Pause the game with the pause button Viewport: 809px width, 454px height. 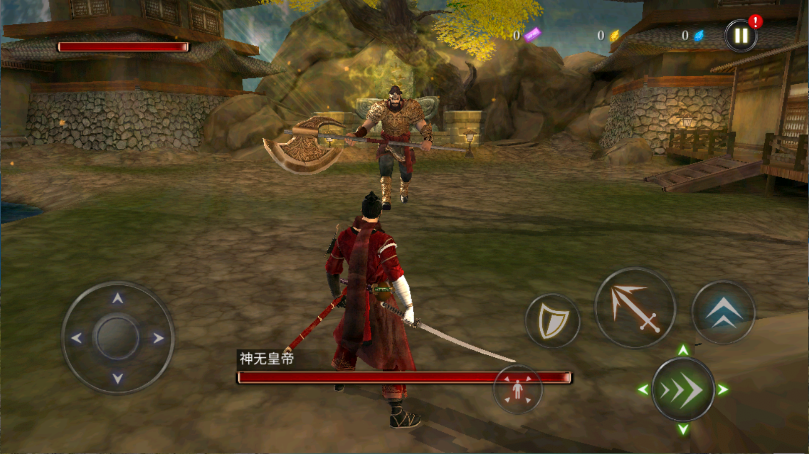[740, 36]
